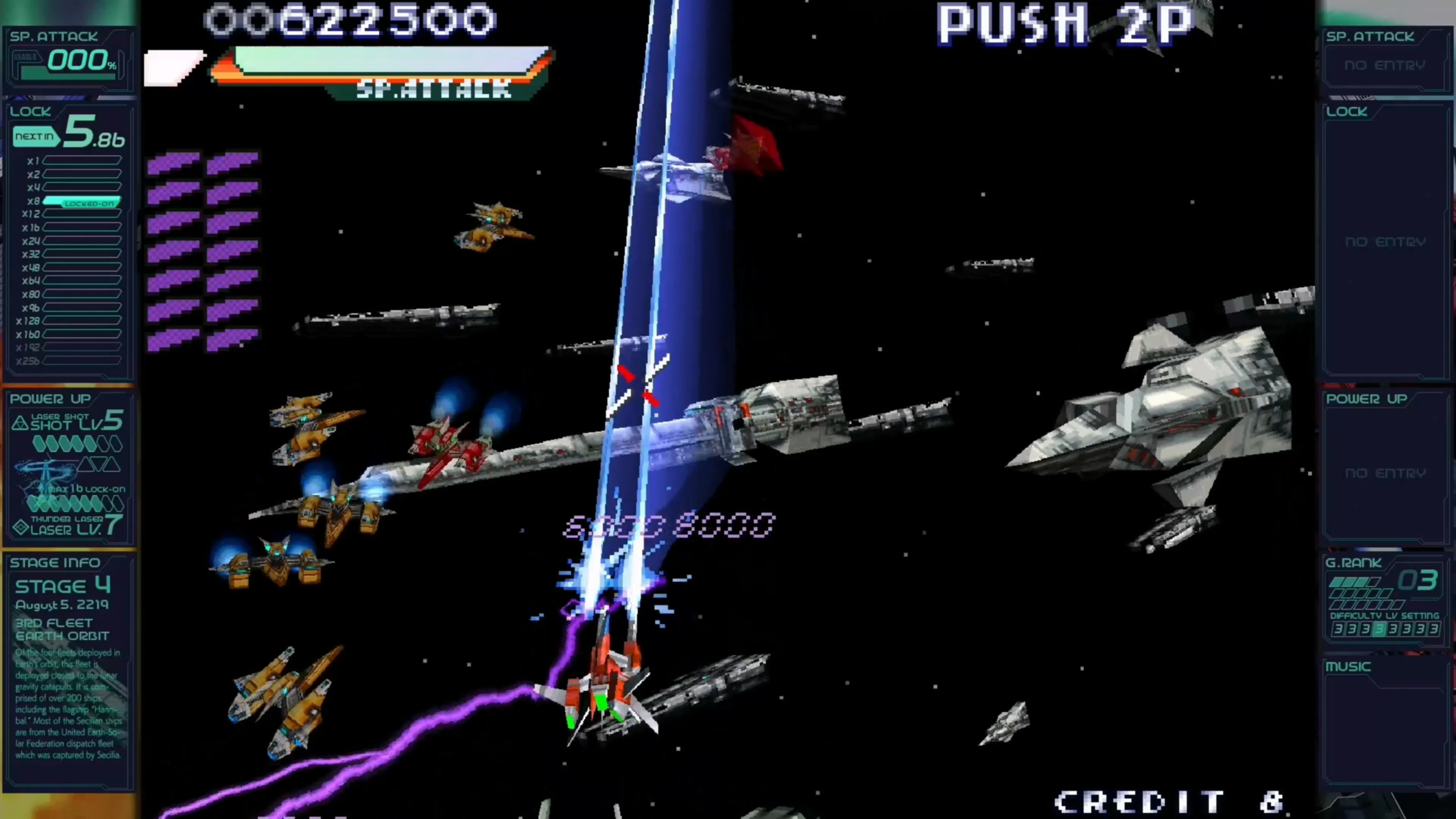Toggle the x8 LOCKED-ON multiplier indicator

[x=79, y=202]
